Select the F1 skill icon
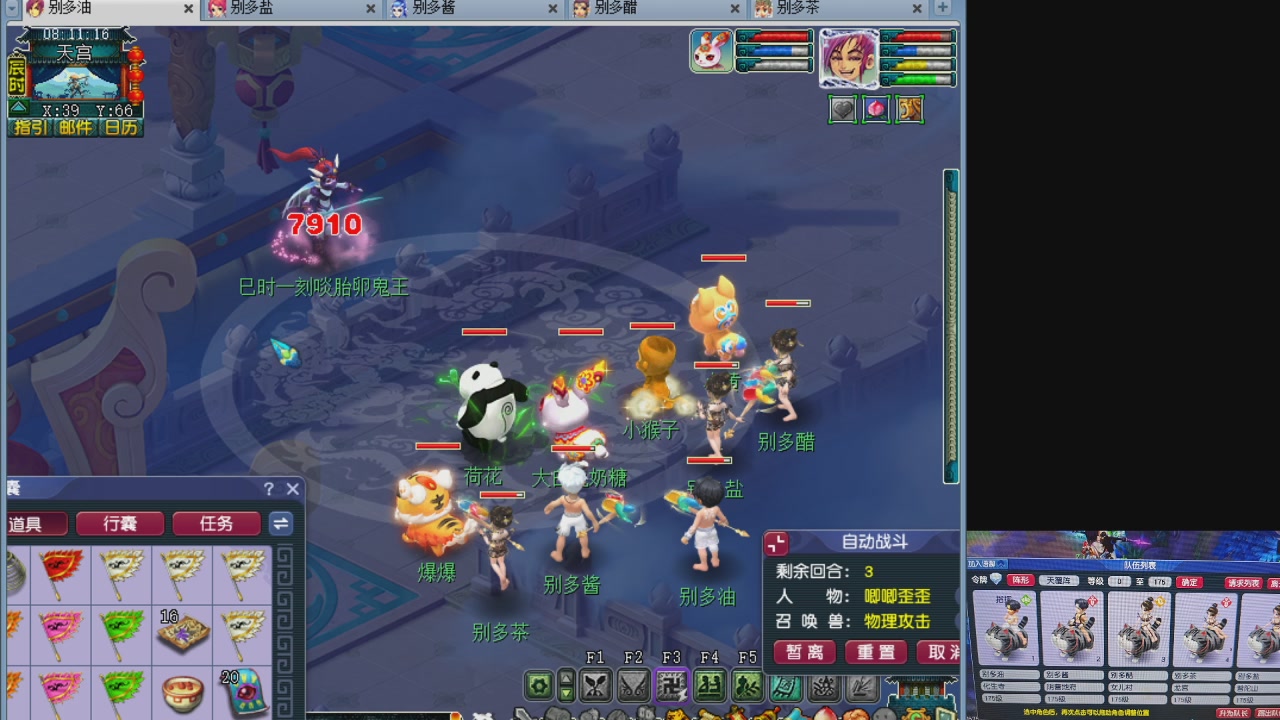1280x720 pixels. pyautogui.click(x=594, y=686)
